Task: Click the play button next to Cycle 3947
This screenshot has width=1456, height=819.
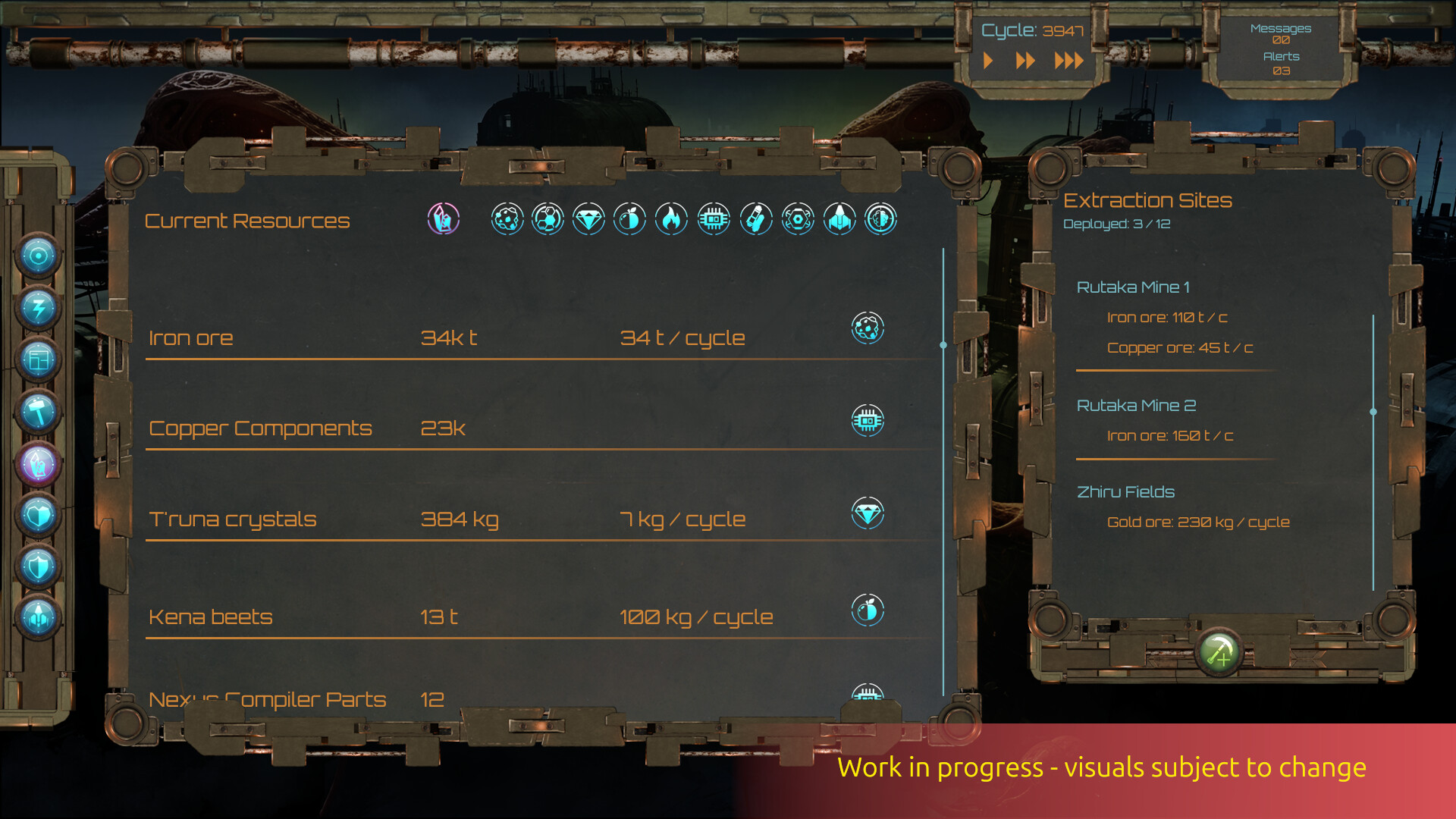Action: click(x=988, y=61)
